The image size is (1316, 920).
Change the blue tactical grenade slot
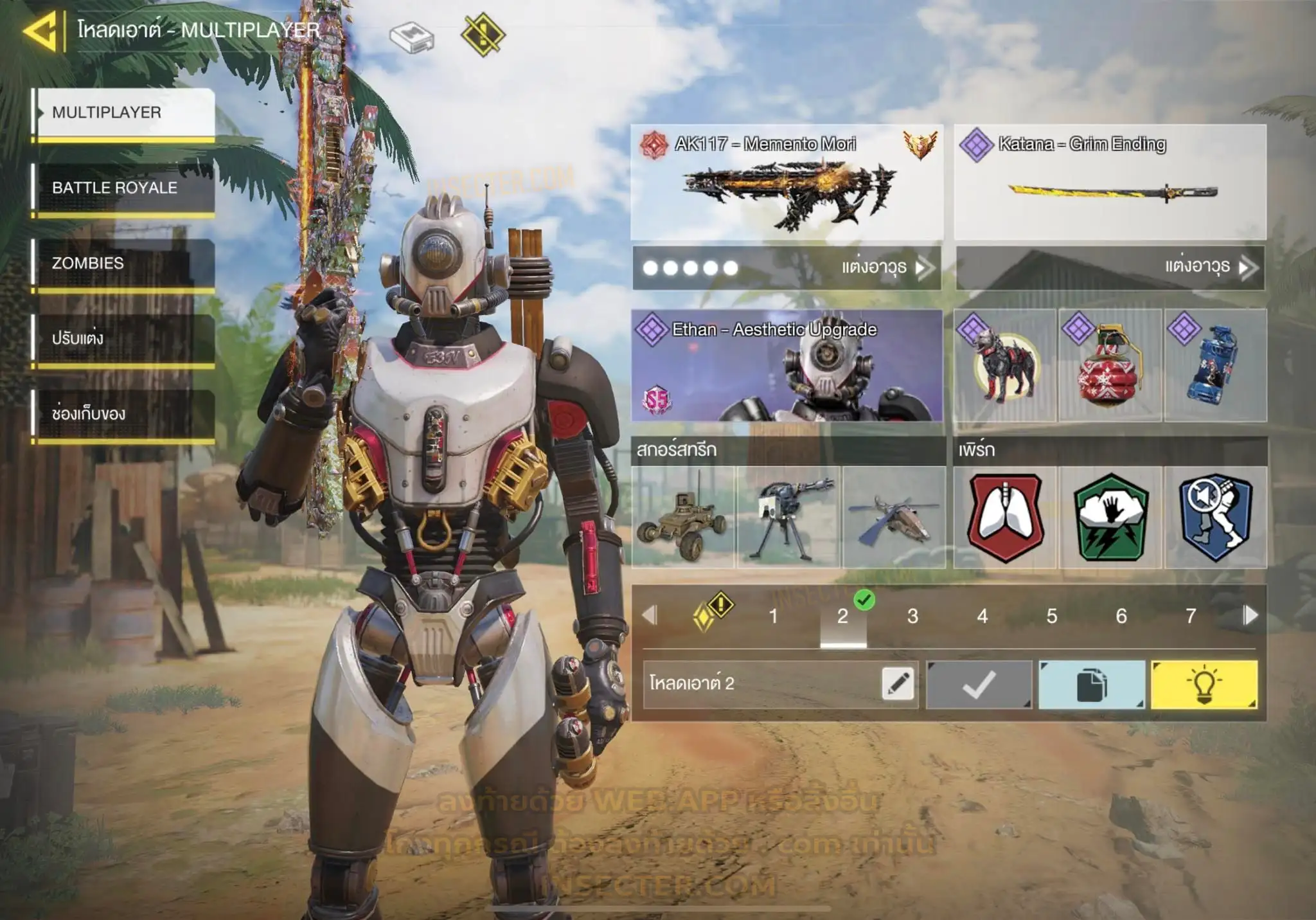click(x=1215, y=365)
